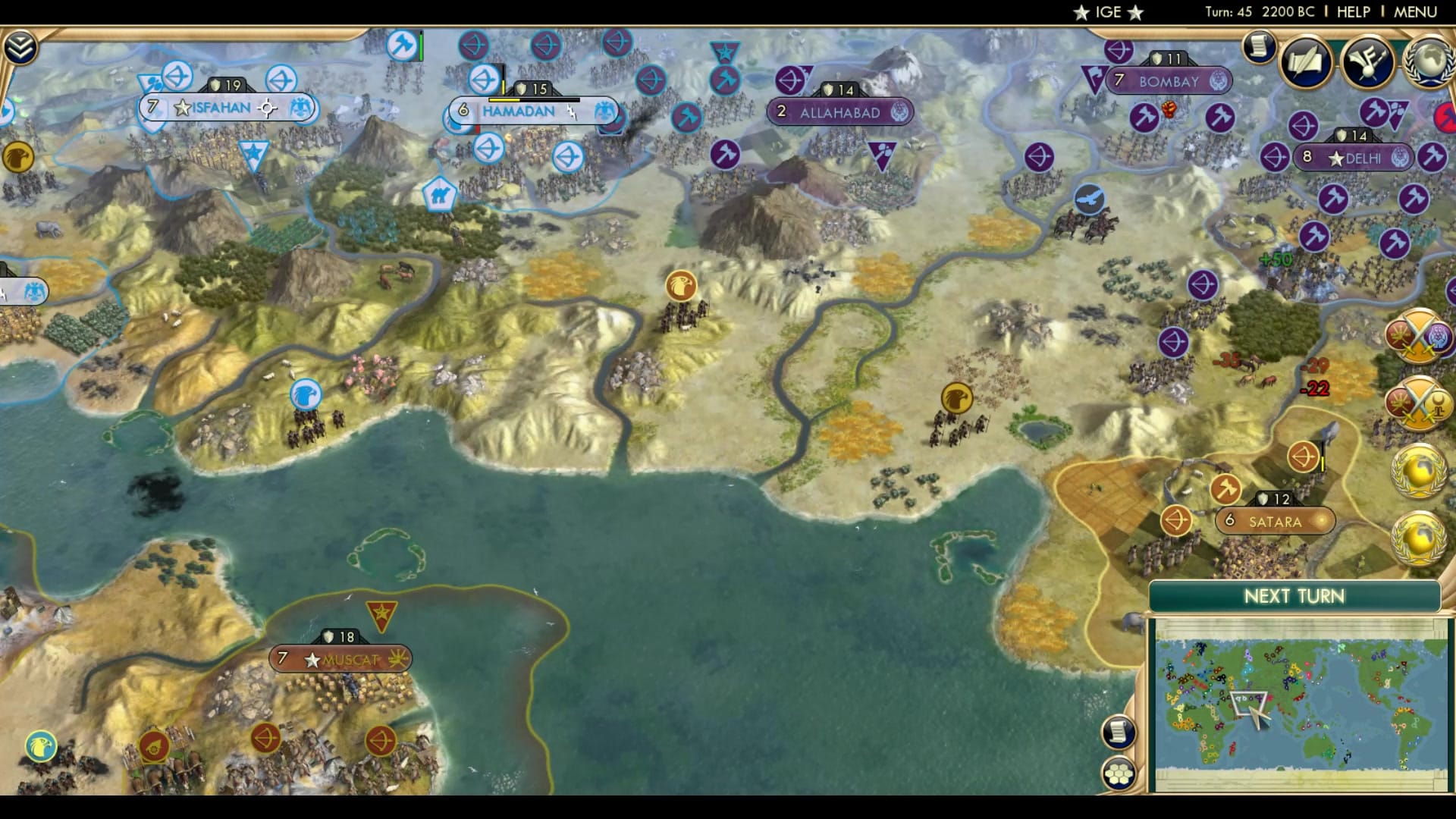Image resolution: width=1456 pixels, height=819 pixels.
Task: Open the MENU from the top bar
Action: (x=1415, y=11)
